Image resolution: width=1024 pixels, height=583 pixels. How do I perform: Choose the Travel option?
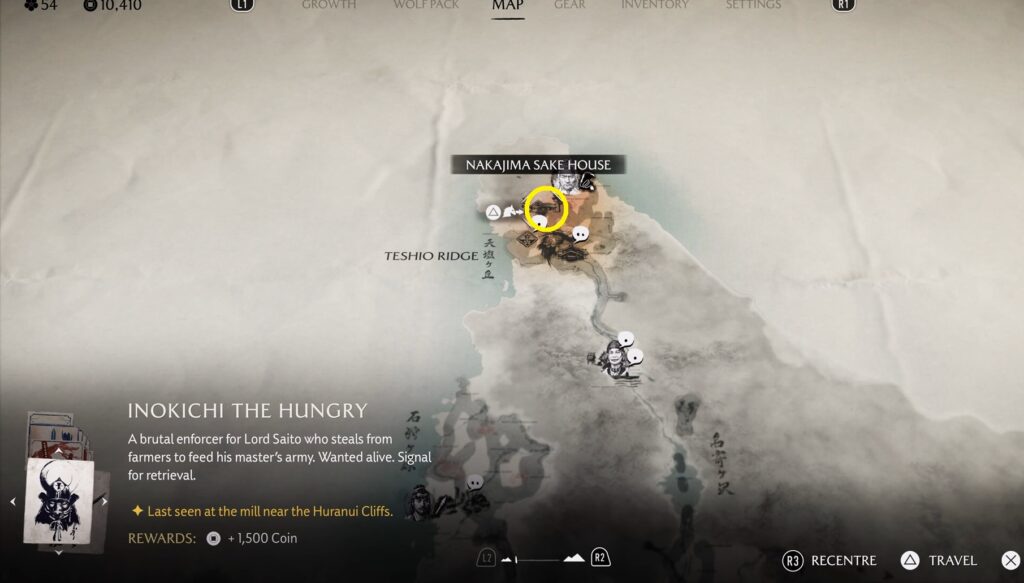point(940,561)
